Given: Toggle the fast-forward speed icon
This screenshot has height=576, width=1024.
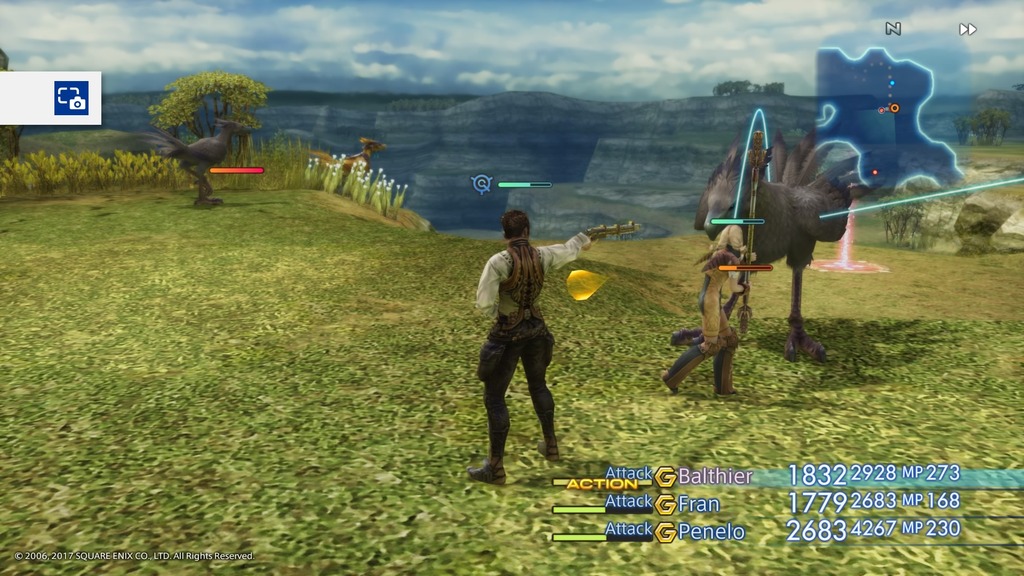Looking at the screenshot, I should pos(967,30).
